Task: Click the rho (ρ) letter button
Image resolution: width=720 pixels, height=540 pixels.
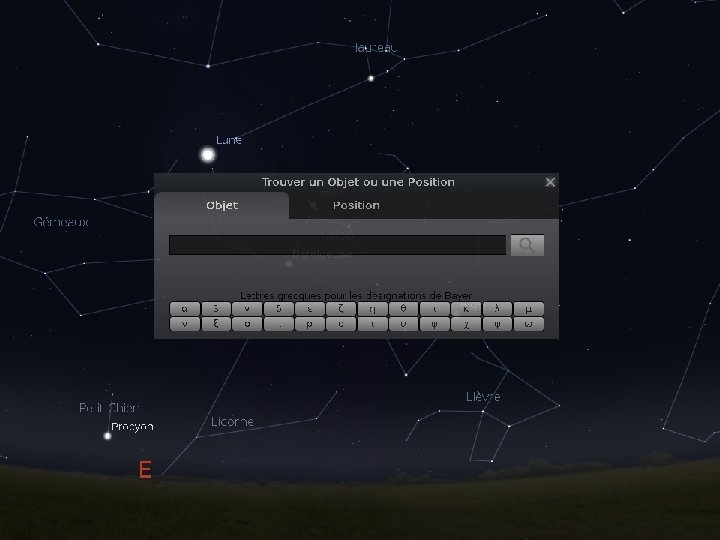Action: click(310, 324)
